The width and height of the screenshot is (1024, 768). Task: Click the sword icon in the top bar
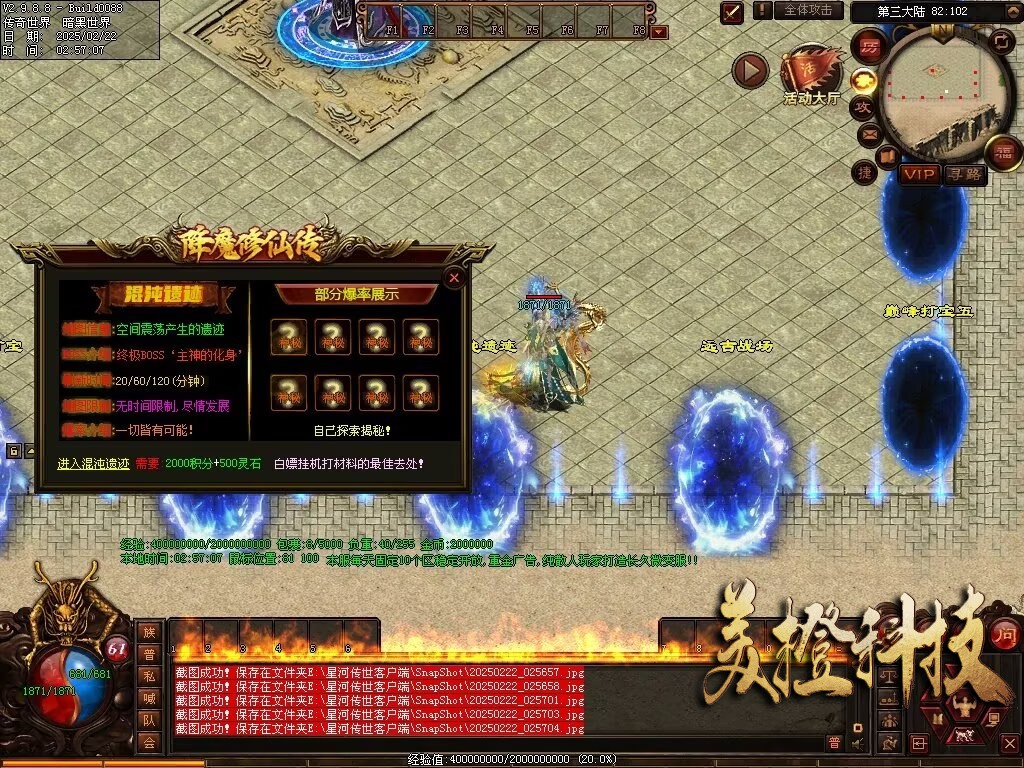pyautogui.click(x=733, y=12)
